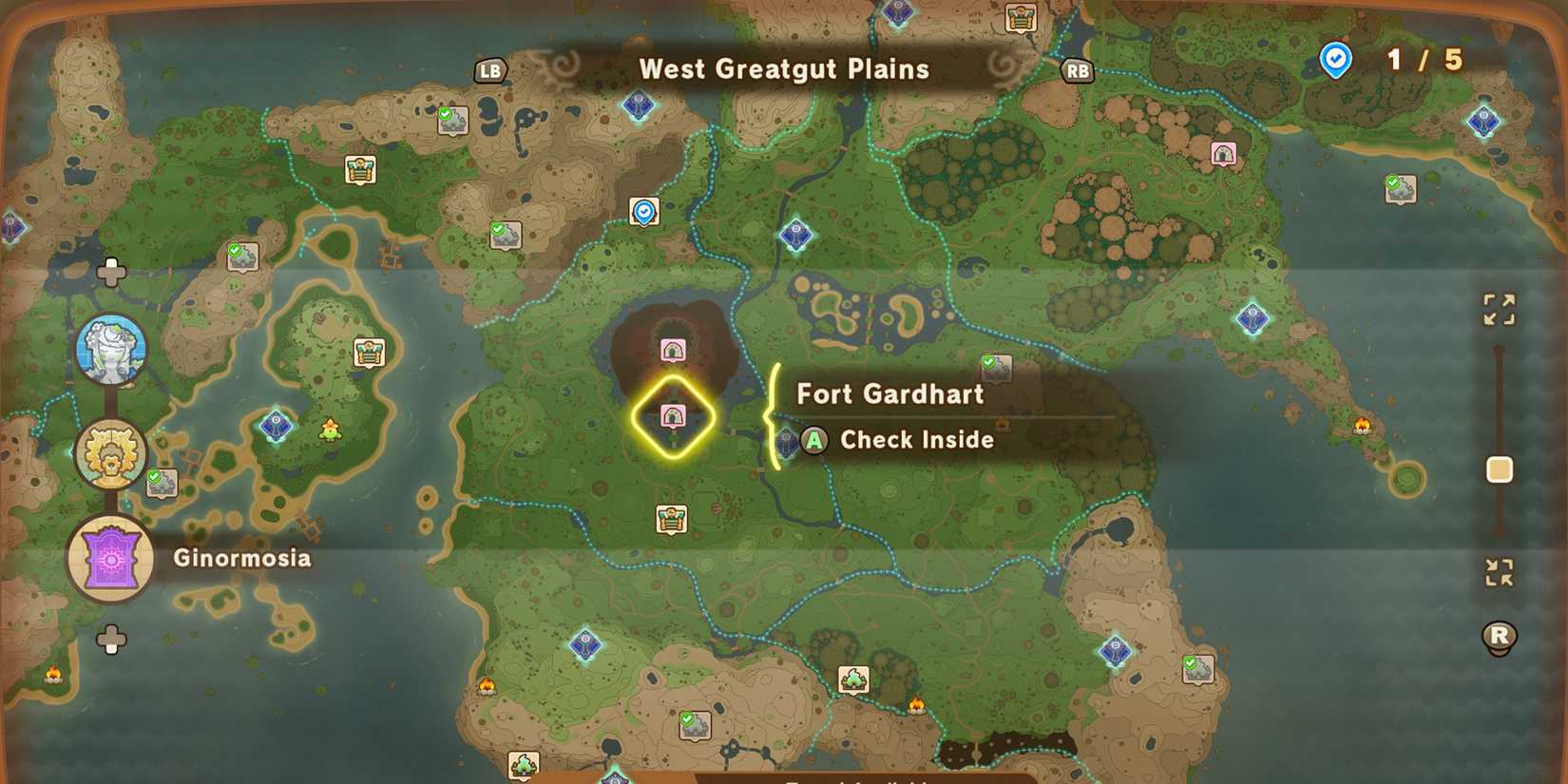Select the stone statue map layer icon
The height and width of the screenshot is (784, 1568).
(111, 350)
